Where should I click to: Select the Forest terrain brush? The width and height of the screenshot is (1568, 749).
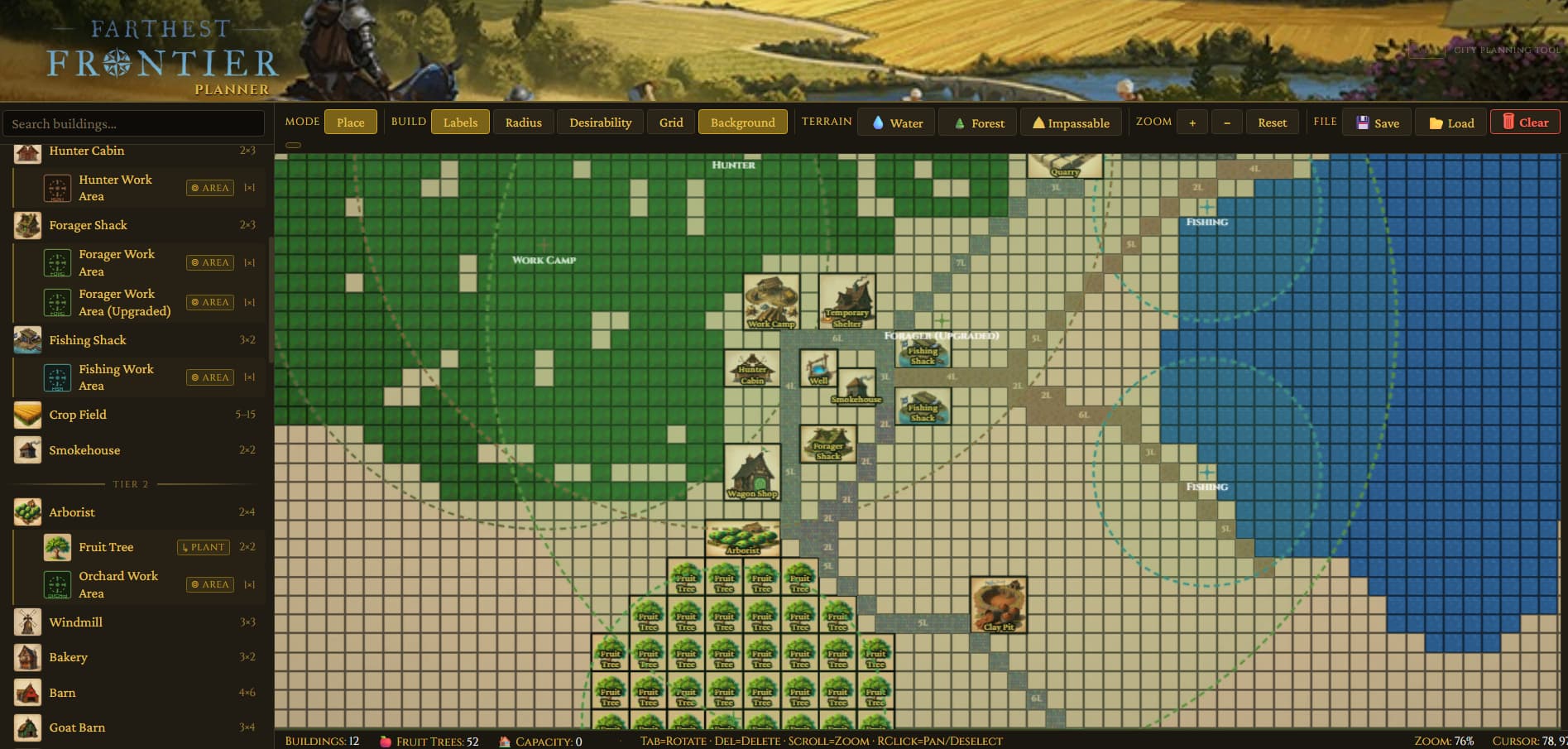pos(979,122)
